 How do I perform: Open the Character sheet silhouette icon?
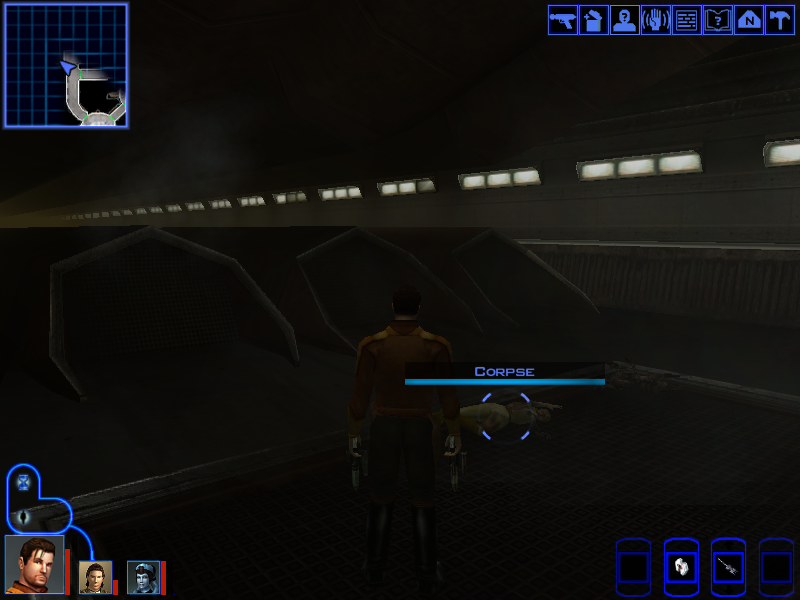[624, 20]
